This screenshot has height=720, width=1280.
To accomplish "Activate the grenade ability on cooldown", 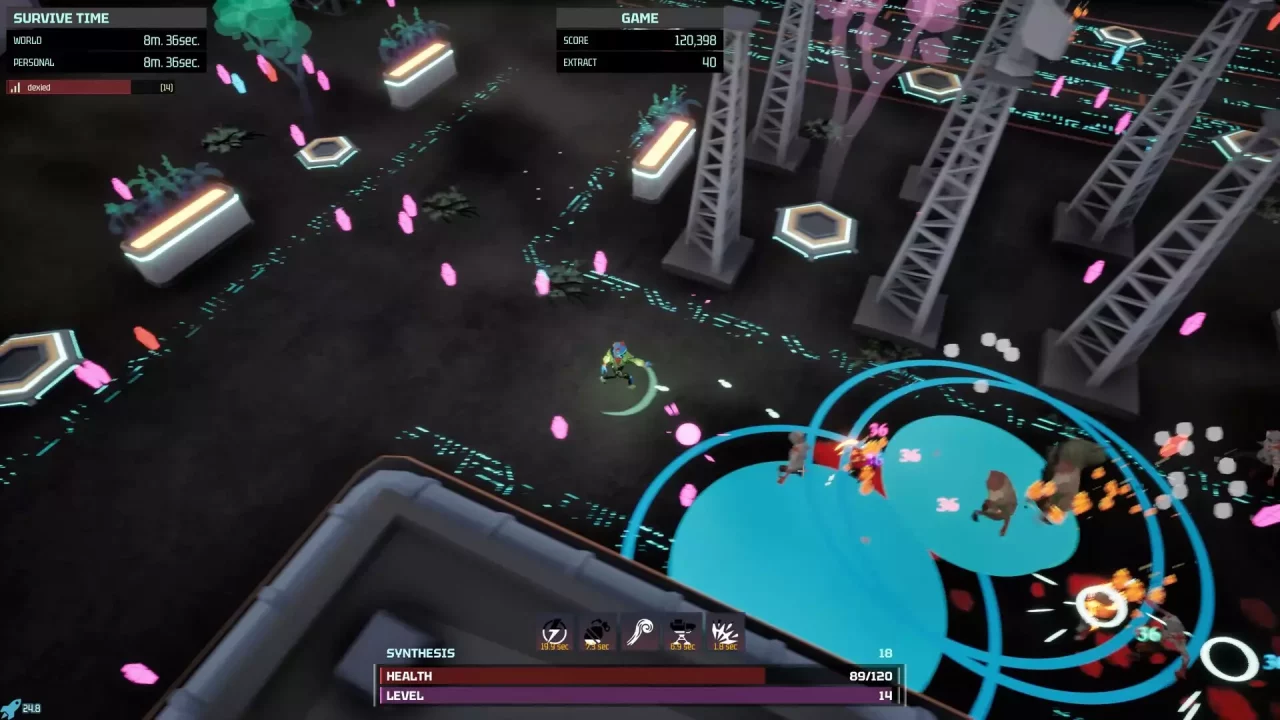I will coord(595,632).
